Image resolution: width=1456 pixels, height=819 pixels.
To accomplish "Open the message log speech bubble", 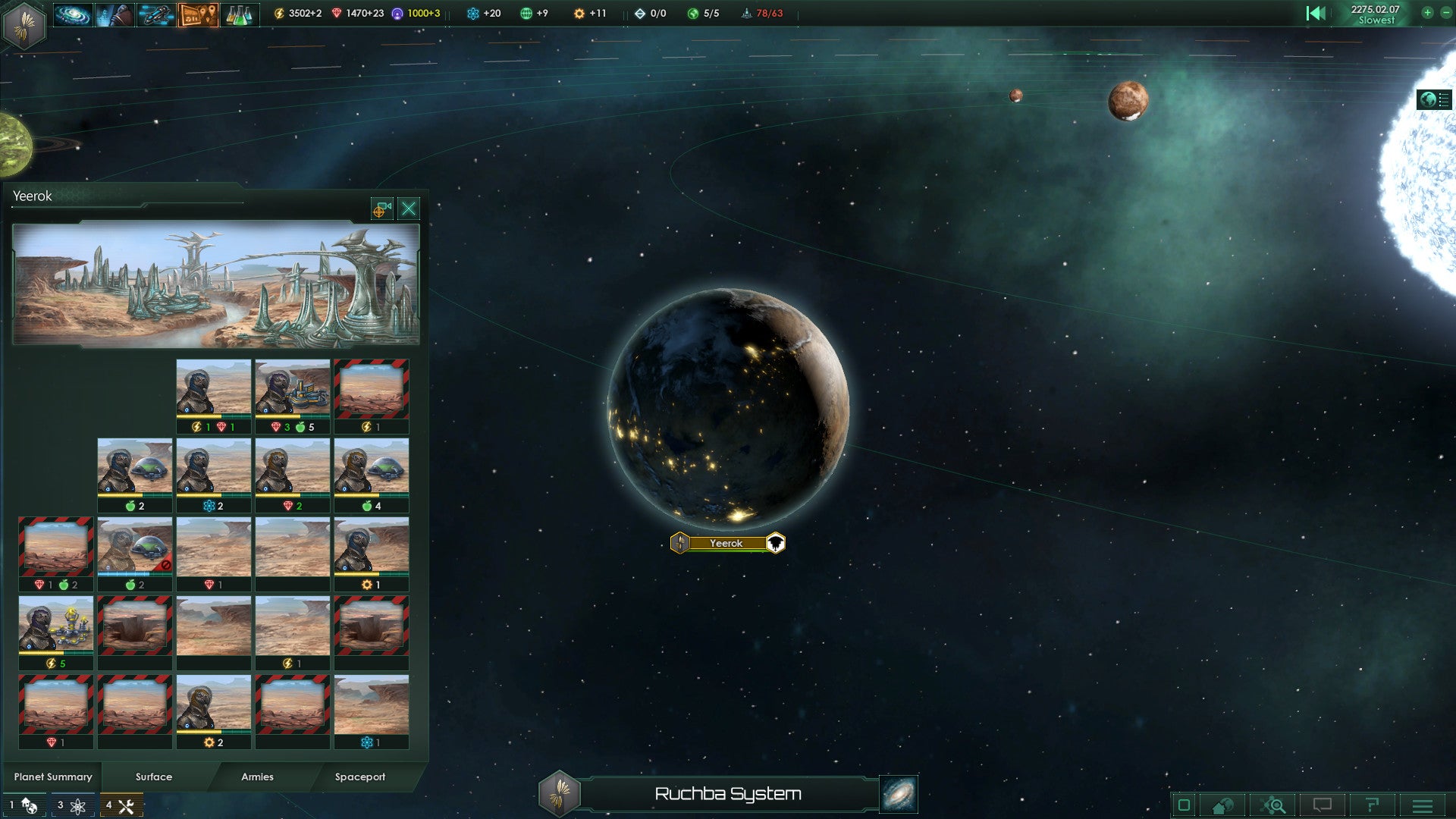I will [1323, 805].
